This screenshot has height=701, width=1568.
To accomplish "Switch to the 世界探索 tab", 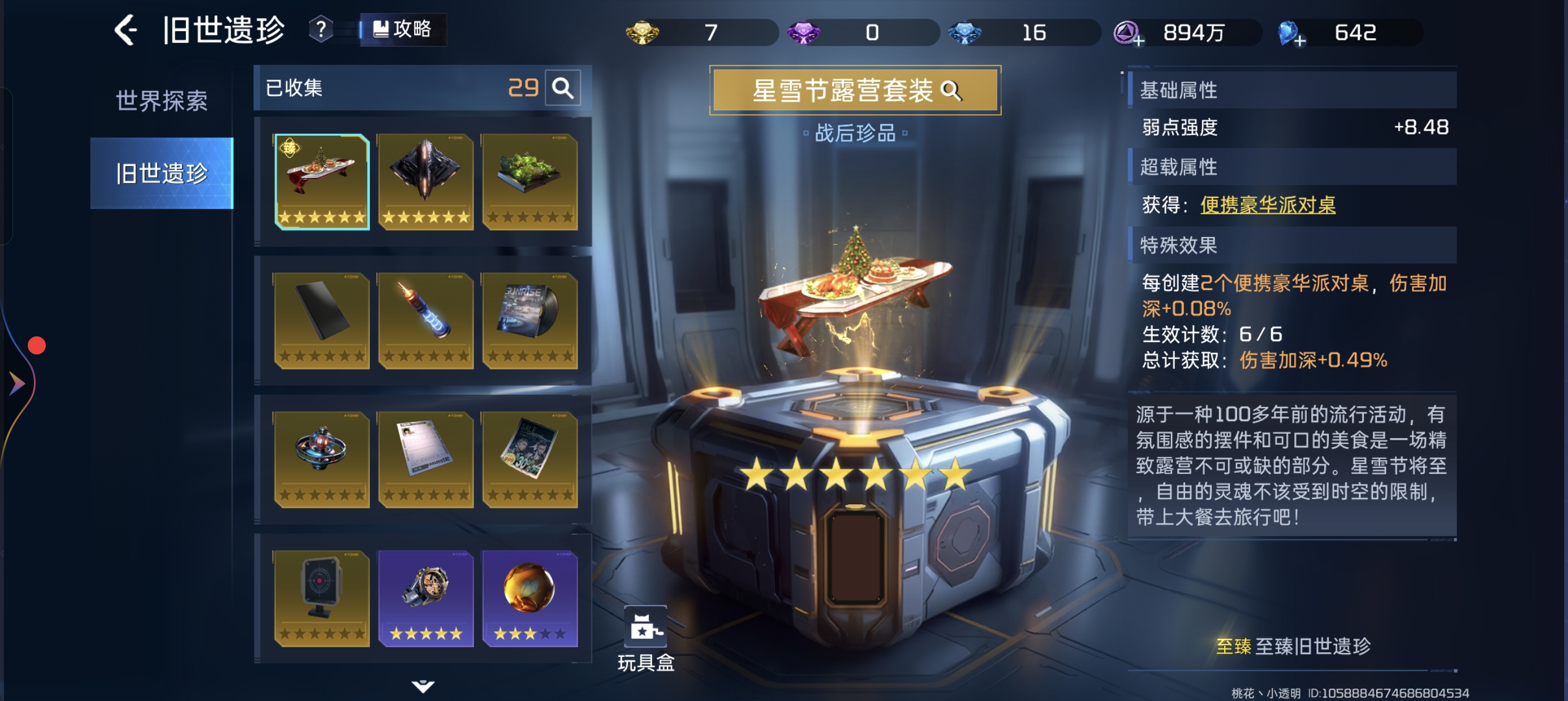I will [161, 101].
